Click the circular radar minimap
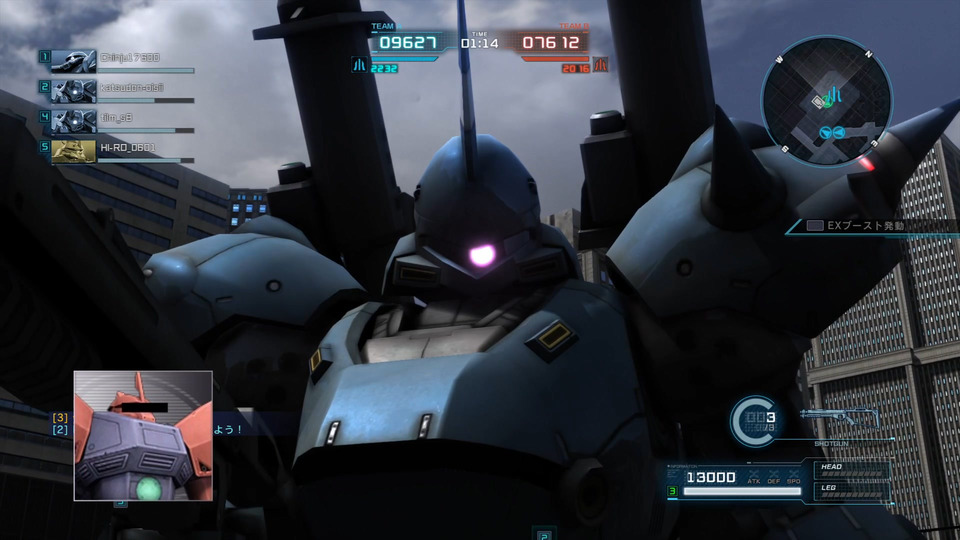960x540 pixels. coord(825,97)
